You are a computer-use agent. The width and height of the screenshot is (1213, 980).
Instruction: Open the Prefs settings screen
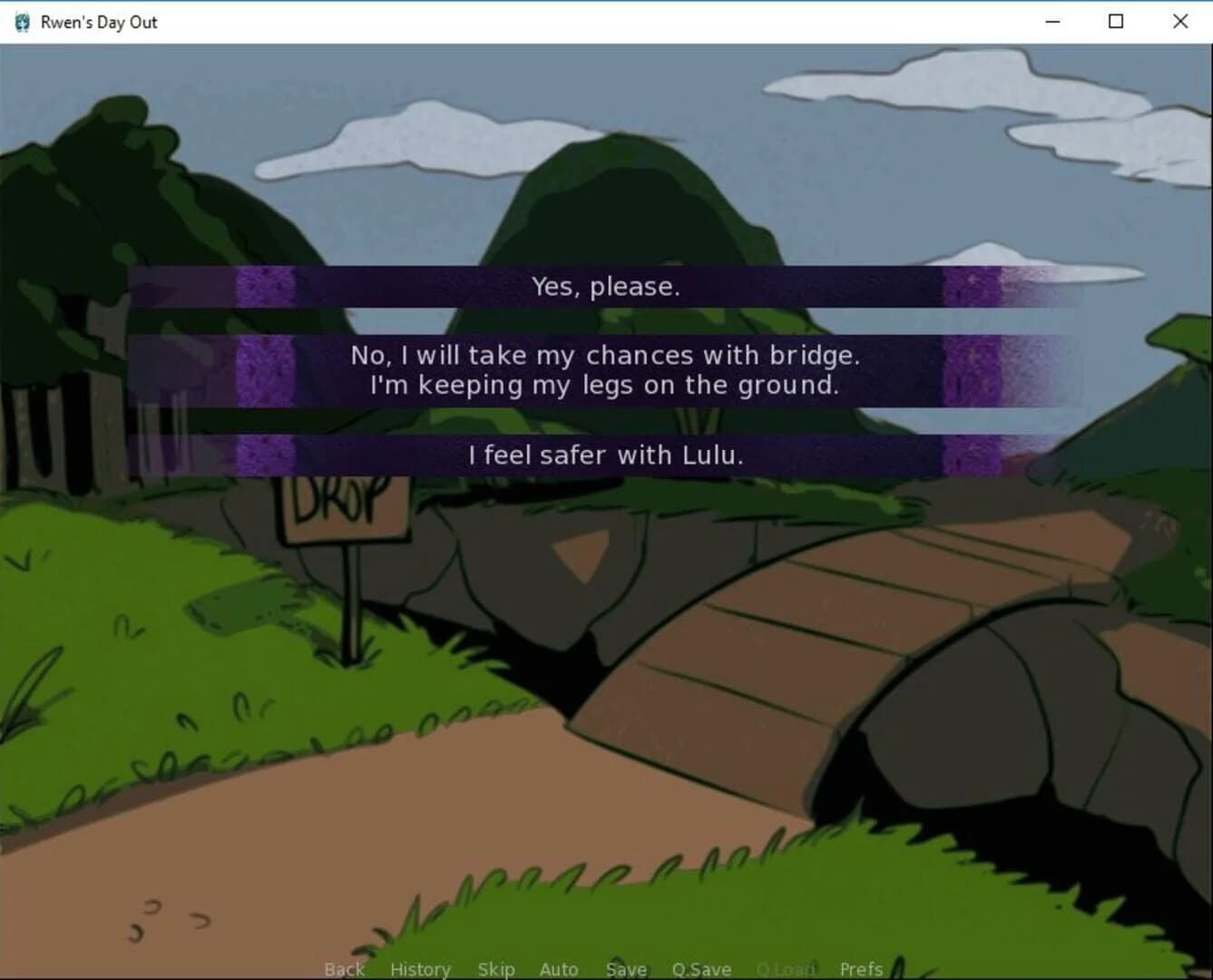pos(859,968)
